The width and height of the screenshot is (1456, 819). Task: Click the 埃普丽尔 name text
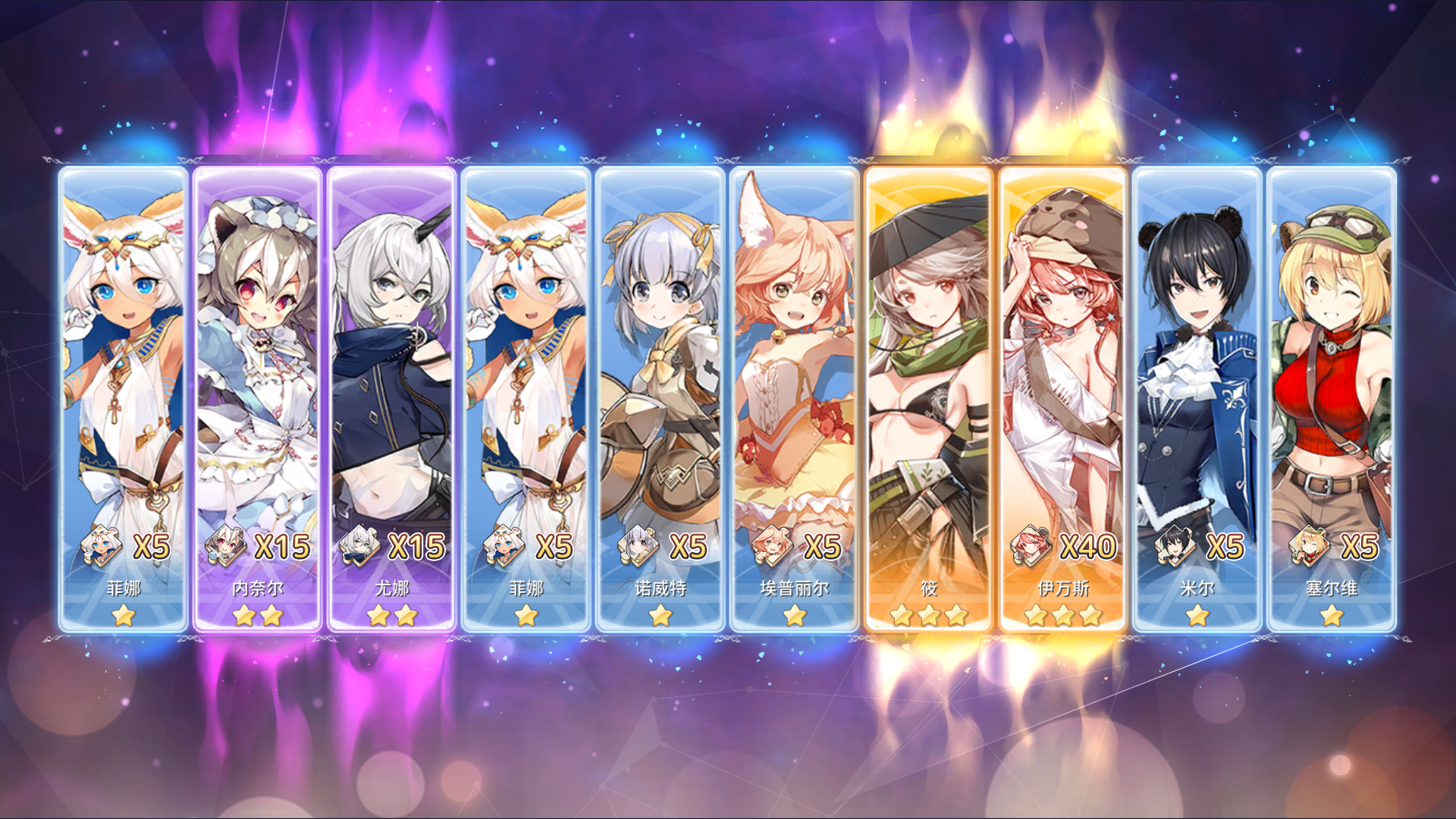(x=795, y=588)
